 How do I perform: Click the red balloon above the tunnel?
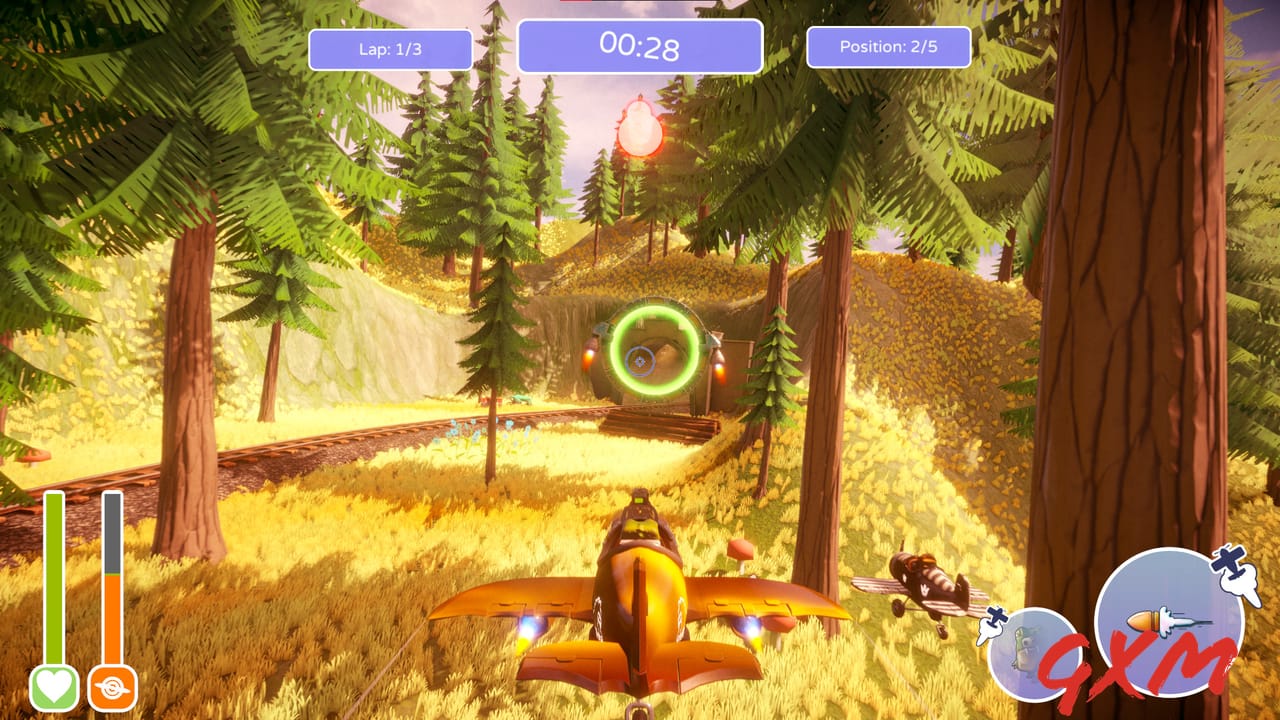pos(639,131)
